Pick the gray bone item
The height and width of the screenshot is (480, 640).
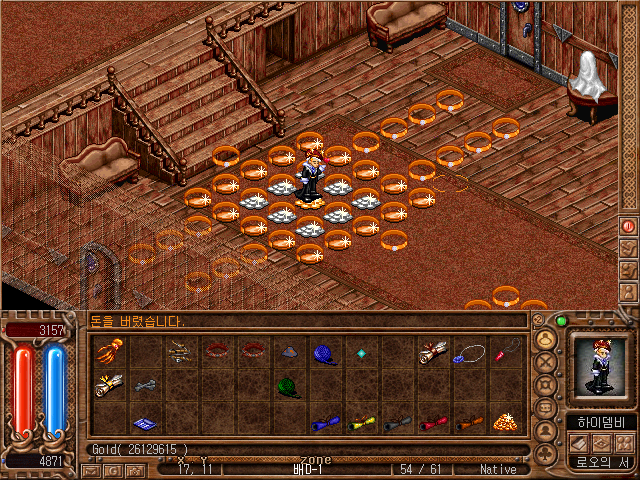[145, 385]
